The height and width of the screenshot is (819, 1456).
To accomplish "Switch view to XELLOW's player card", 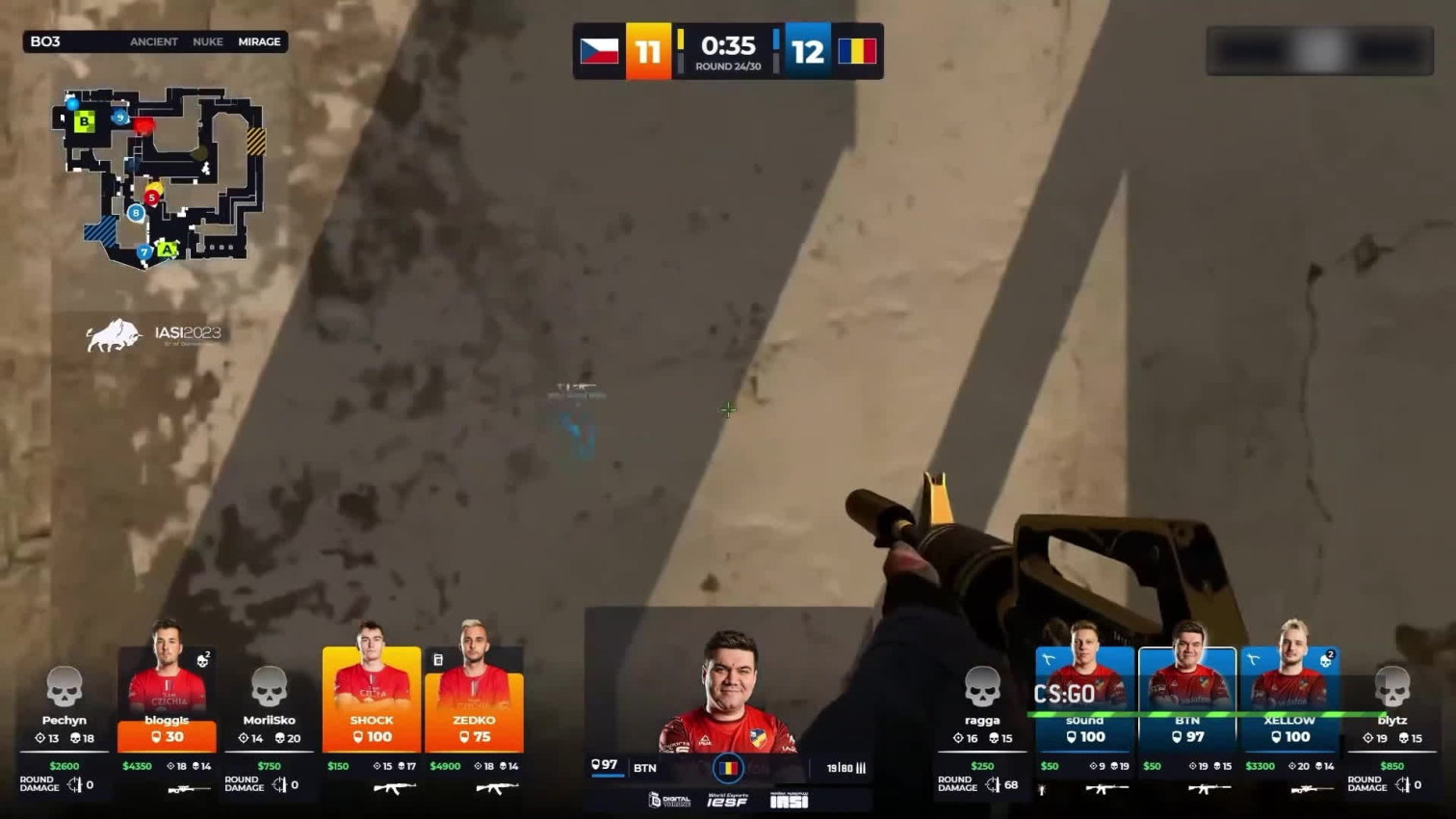I will [1289, 699].
